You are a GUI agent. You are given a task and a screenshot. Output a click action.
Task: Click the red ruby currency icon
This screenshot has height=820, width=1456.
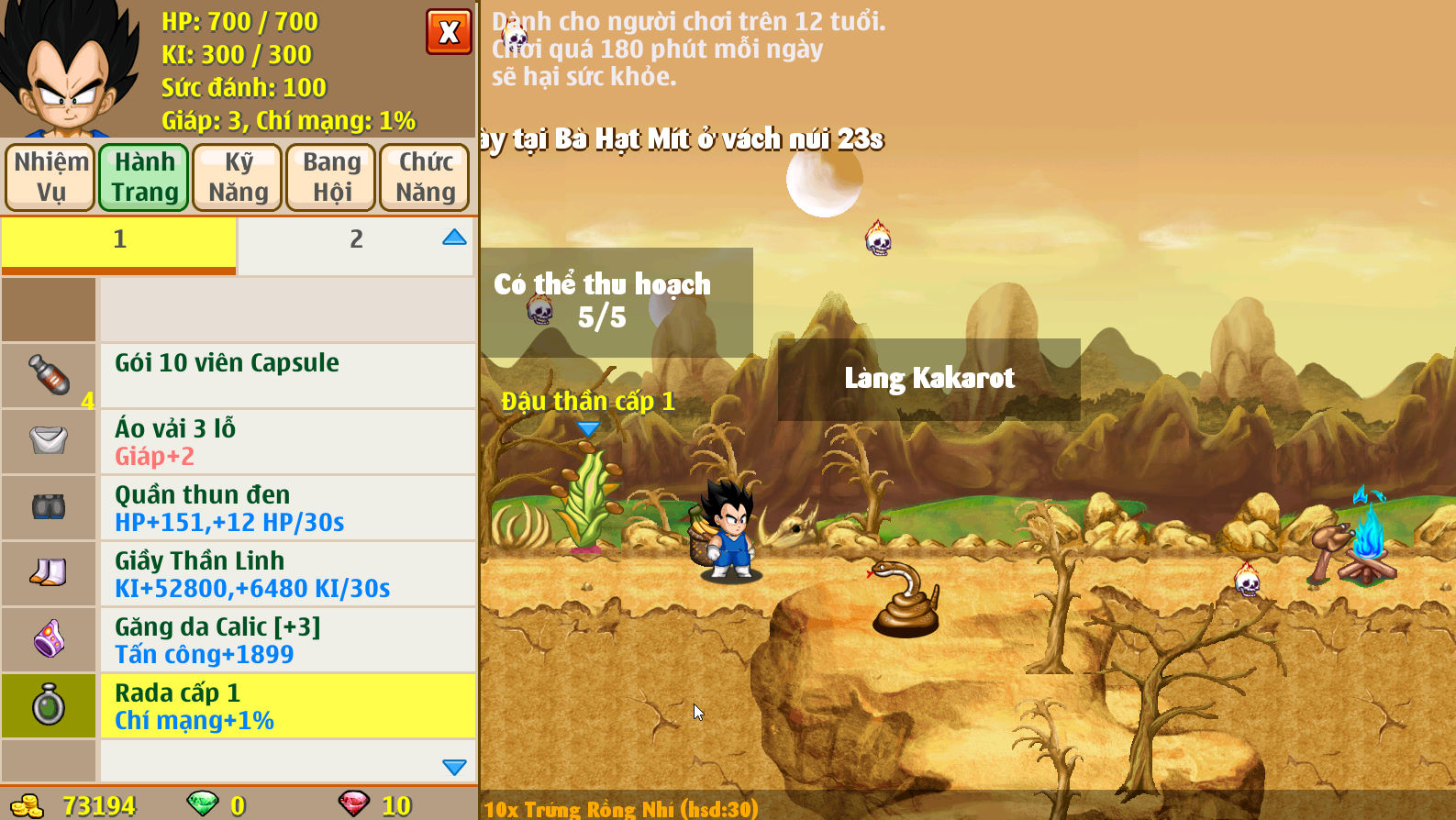pyautogui.click(x=357, y=804)
